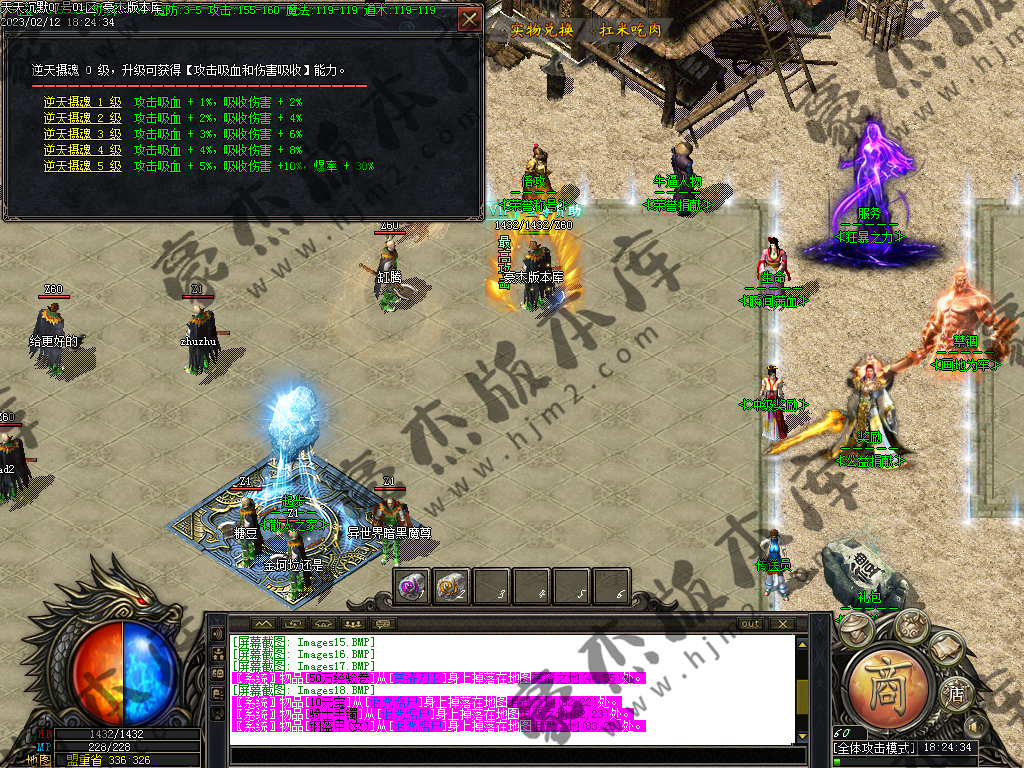
Task: Use the gold swirl stone in hotbar slot 2
Action: point(451,585)
